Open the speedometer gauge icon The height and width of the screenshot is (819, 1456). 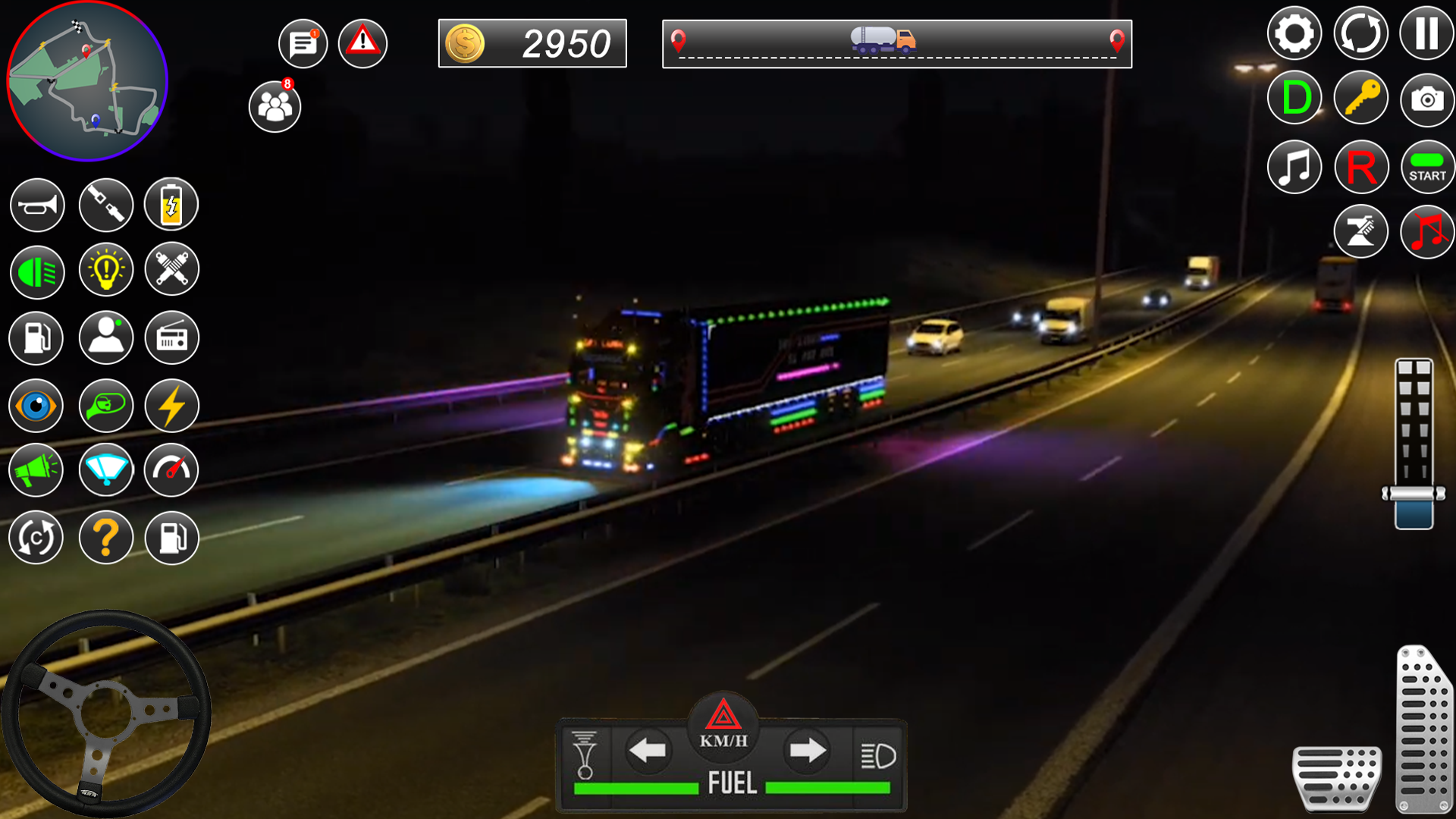click(171, 470)
